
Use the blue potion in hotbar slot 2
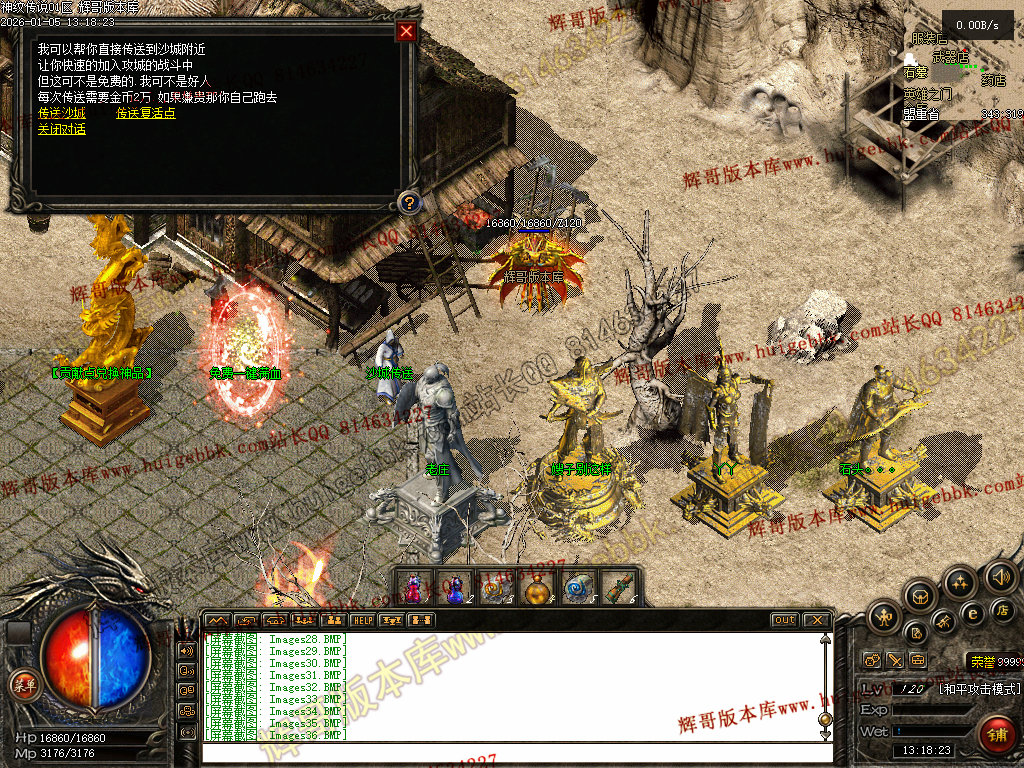click(x=454, y=588)
